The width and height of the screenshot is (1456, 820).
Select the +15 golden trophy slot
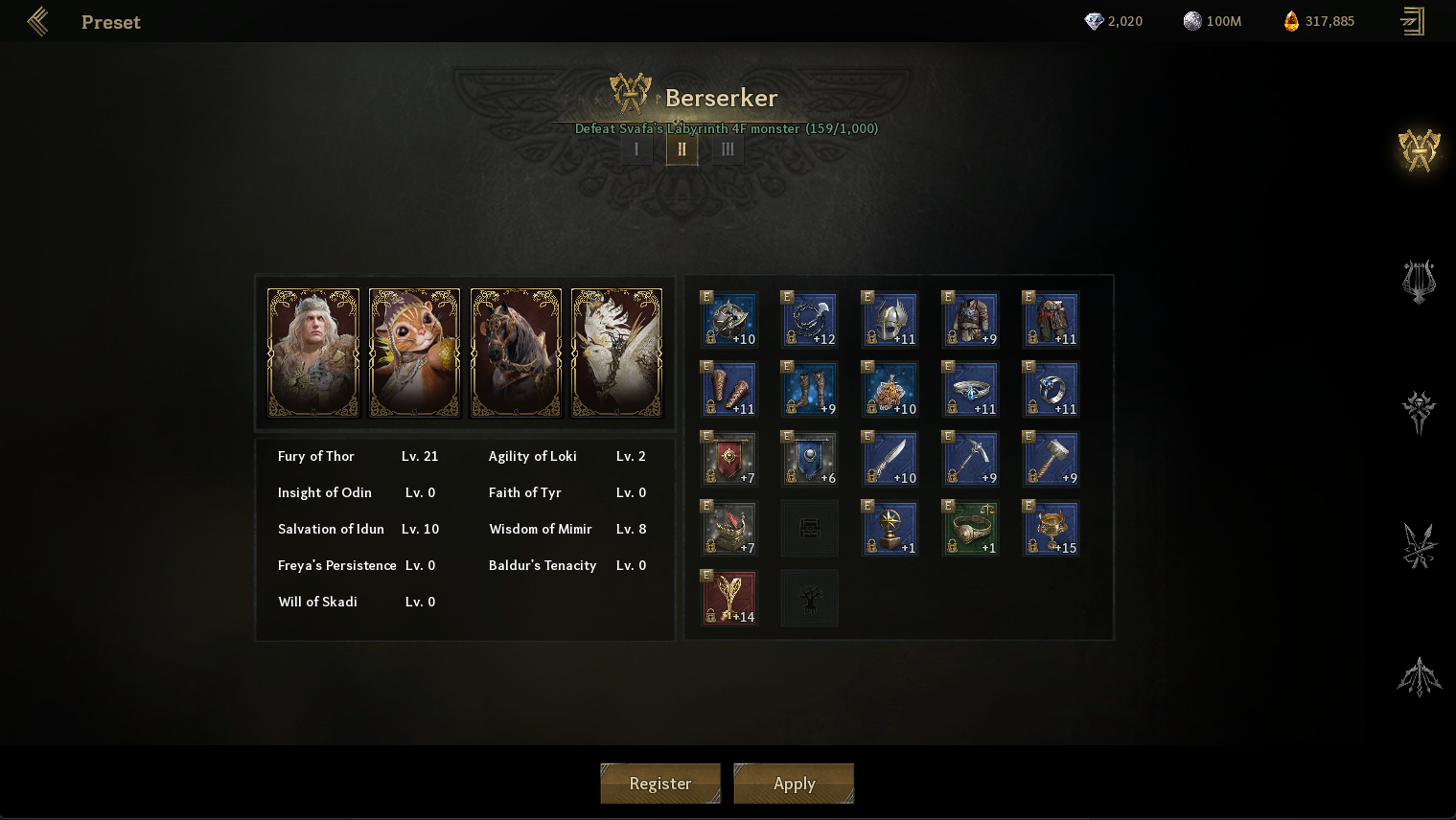(1052, 528)
